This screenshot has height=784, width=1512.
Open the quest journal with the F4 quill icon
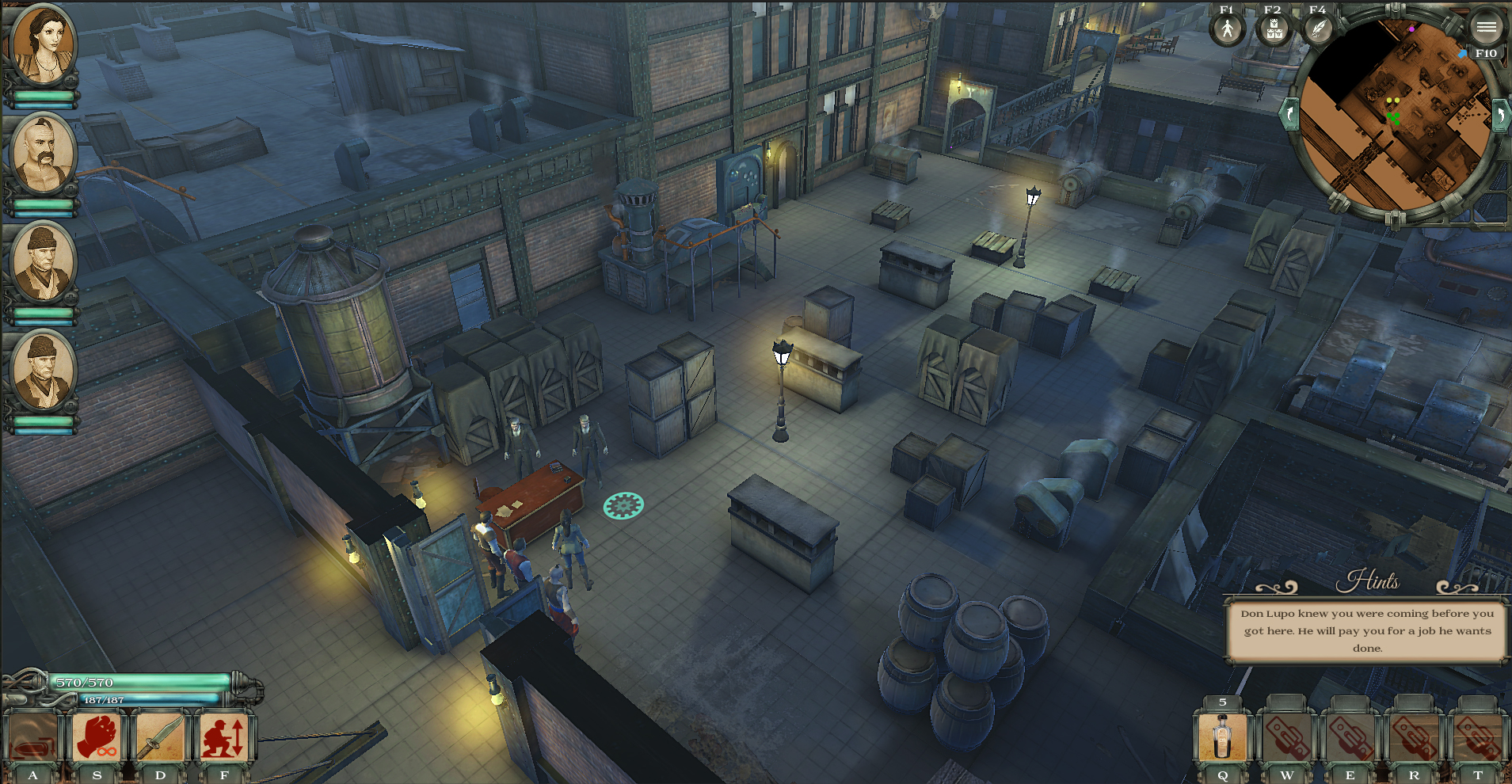point(1317,30)
